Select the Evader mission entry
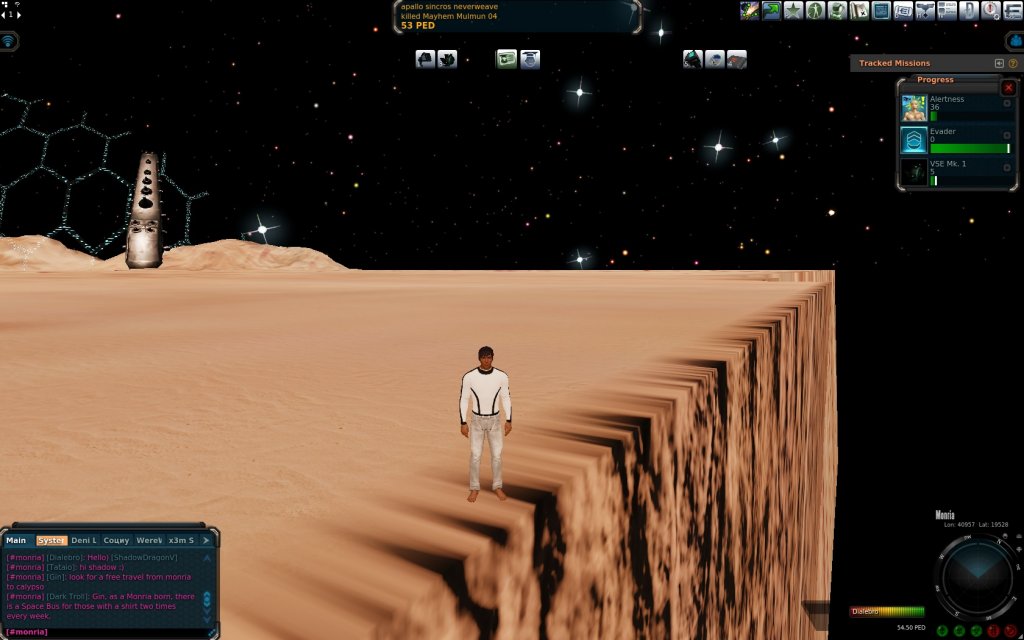1024x640 pixels. click(x=955, y=140)
